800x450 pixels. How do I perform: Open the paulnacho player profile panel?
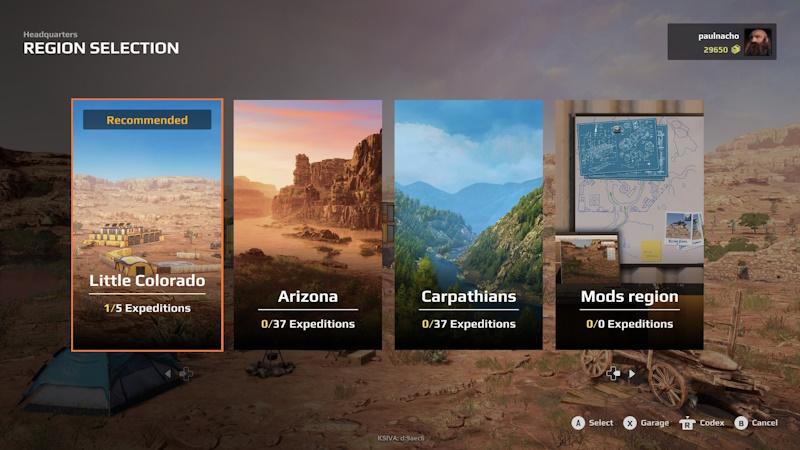click(721, 42)
